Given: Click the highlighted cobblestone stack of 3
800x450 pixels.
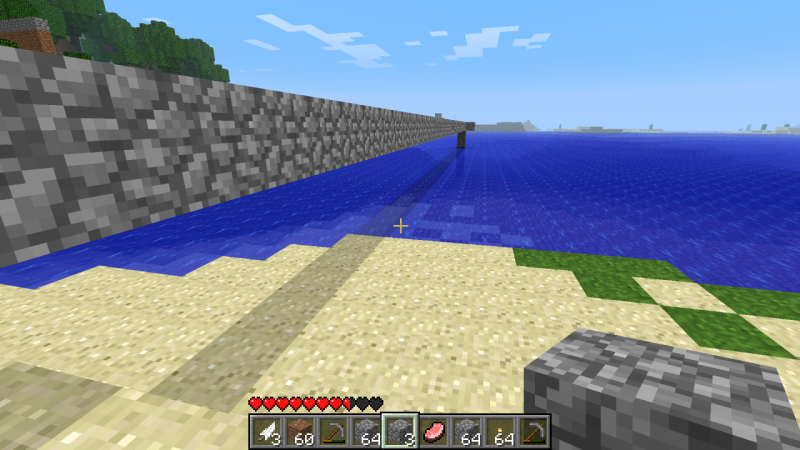Looking at the screenshot, I should [399, 431].
